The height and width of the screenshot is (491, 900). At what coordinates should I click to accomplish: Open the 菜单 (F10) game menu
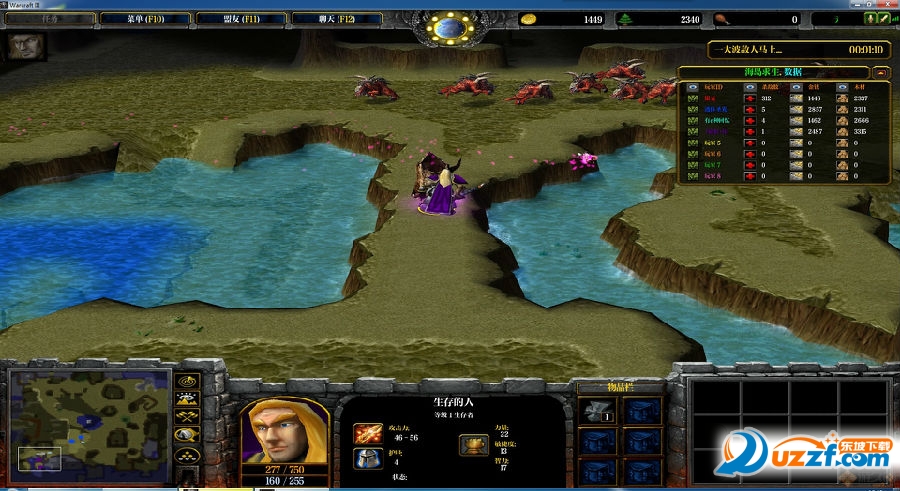point(145,19)
